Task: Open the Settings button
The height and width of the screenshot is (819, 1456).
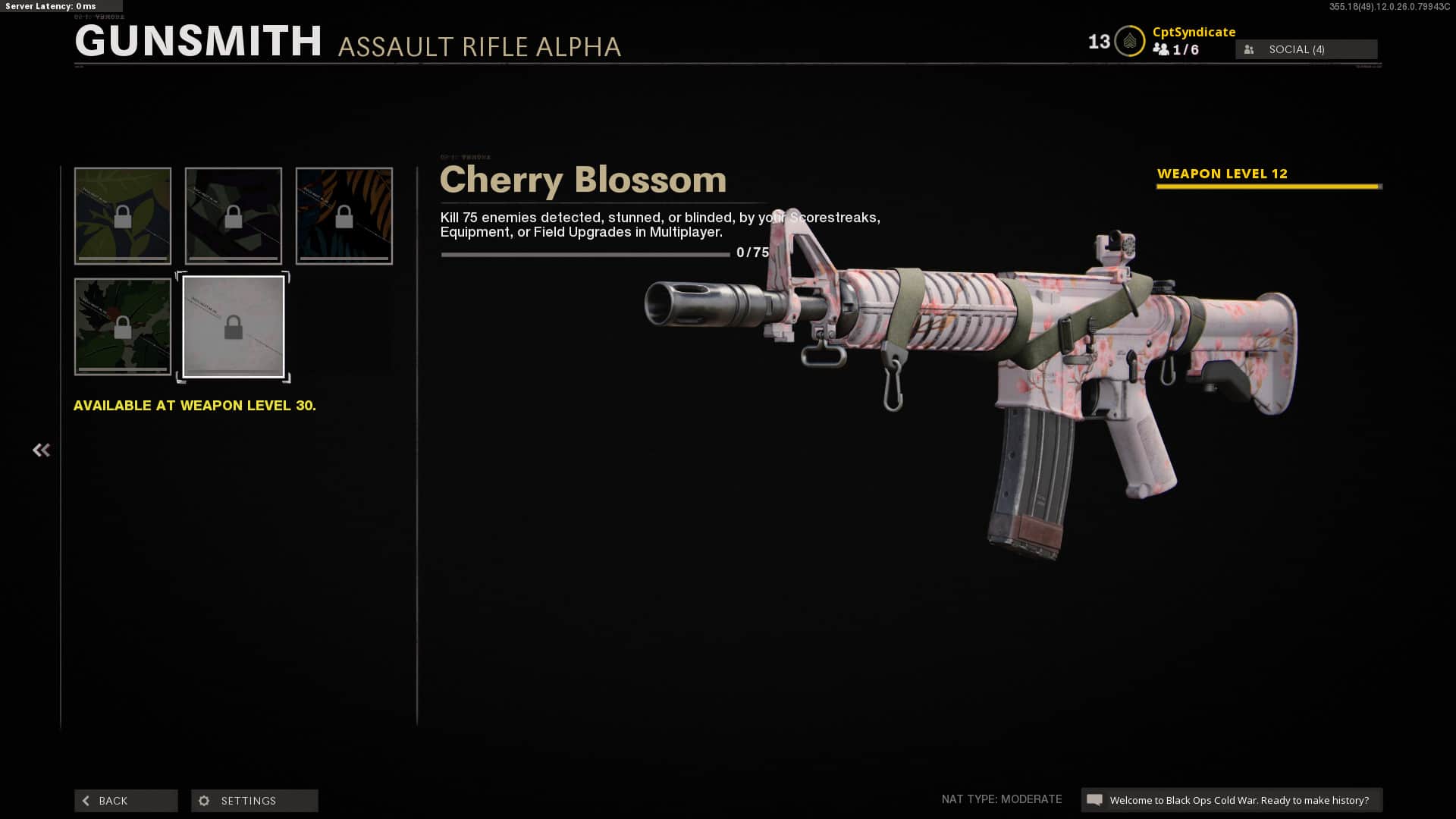Action: (254, 801)
